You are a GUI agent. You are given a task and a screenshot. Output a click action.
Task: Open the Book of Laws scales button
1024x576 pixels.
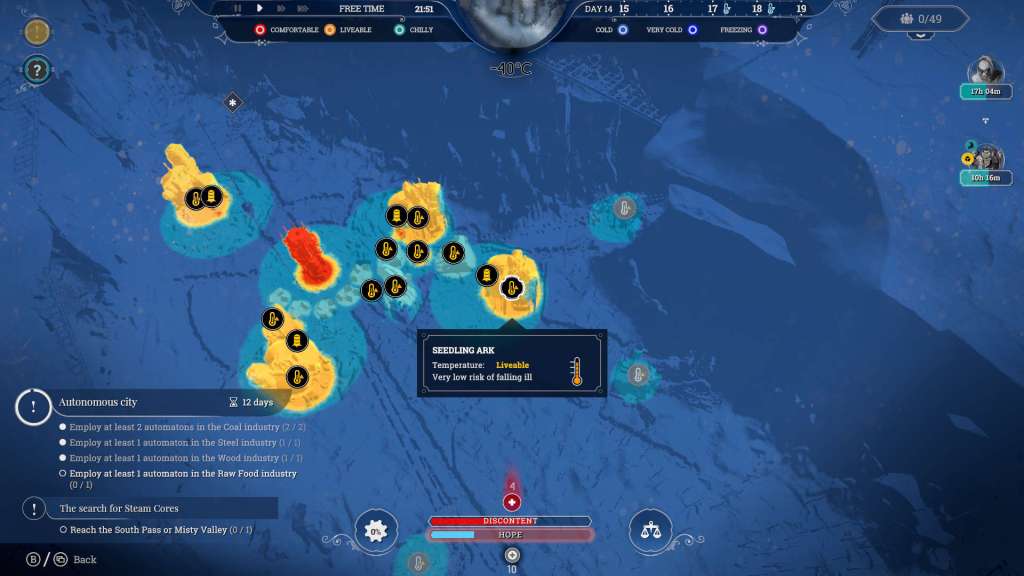pos(650,530)
